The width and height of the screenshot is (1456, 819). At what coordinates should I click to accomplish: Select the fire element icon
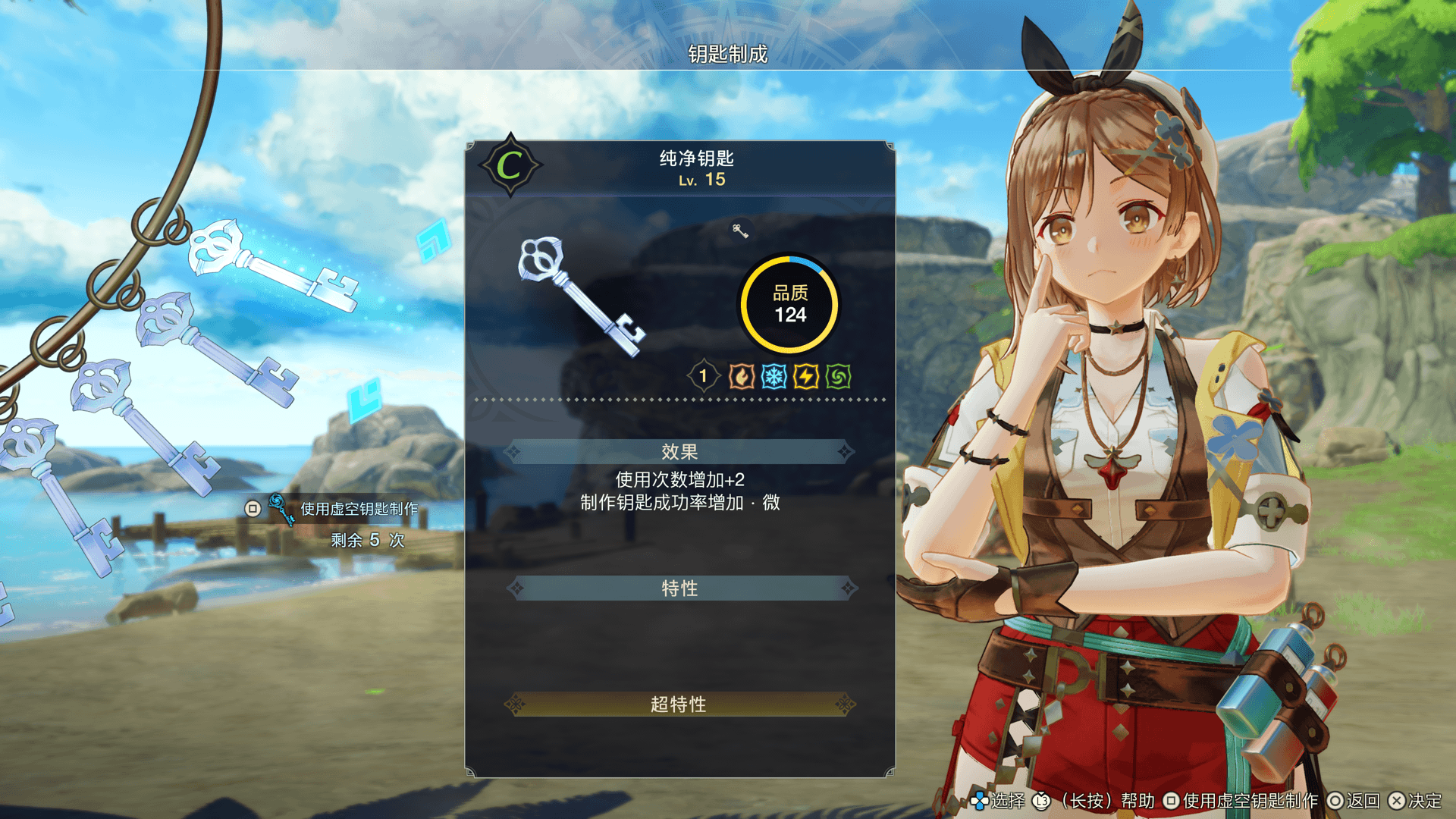[x=741, y=376]
